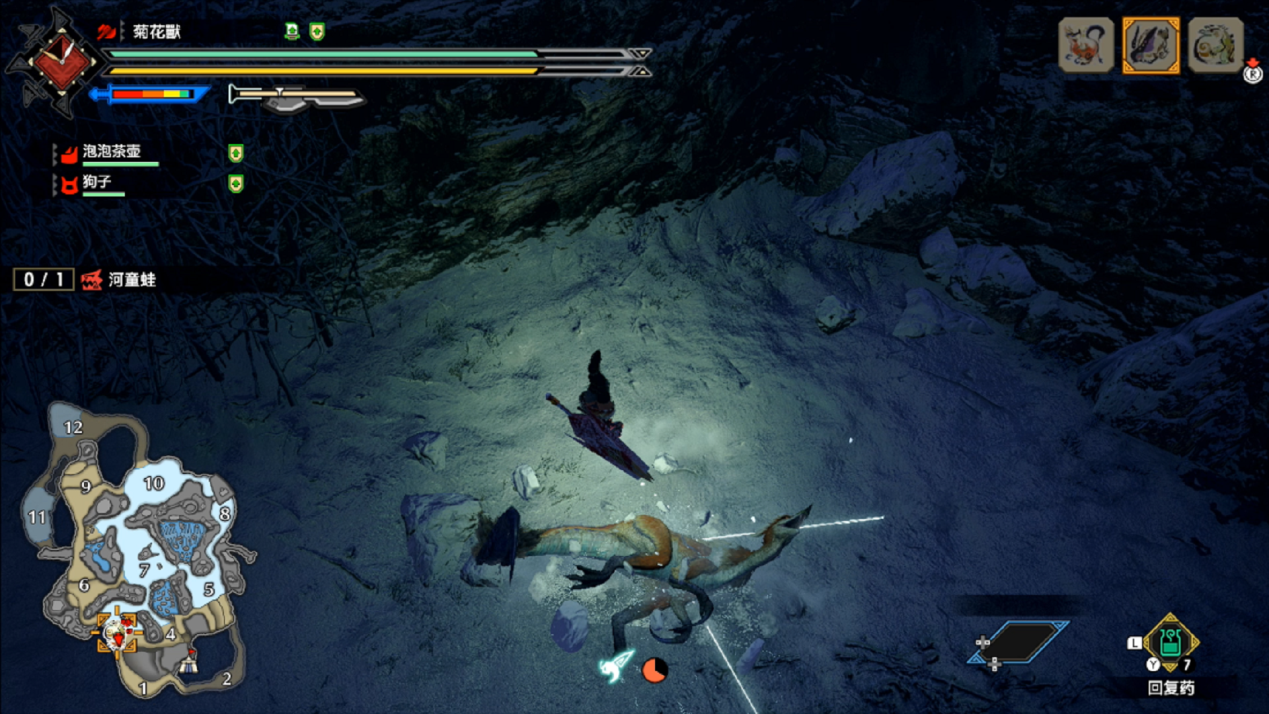The height and width of the screenshot is (714, 1269).
Task: Select the green monster icon
Action: [1215, 46]
